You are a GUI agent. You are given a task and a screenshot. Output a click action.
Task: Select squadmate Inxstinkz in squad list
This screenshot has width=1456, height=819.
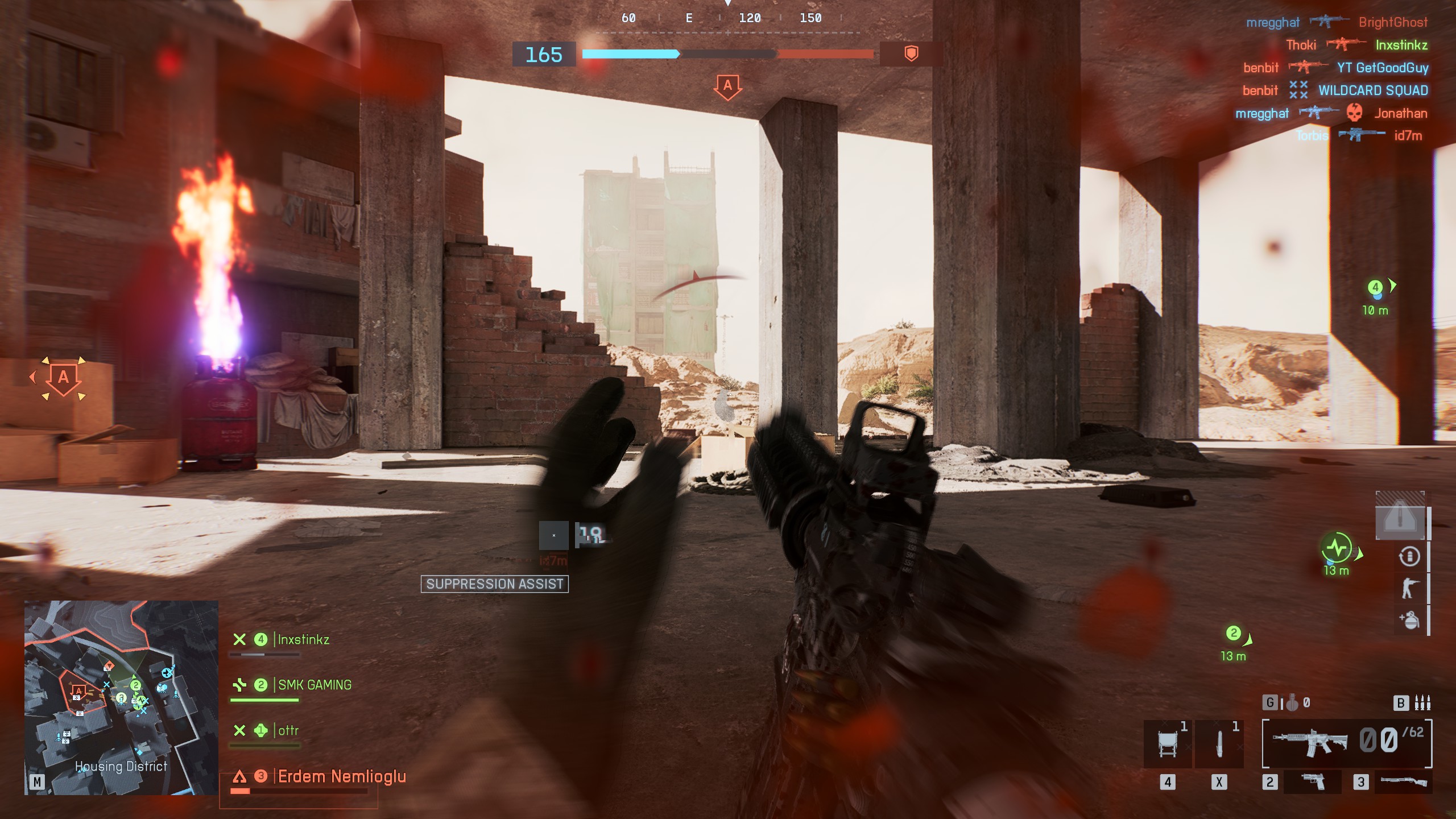coord(303,640)
